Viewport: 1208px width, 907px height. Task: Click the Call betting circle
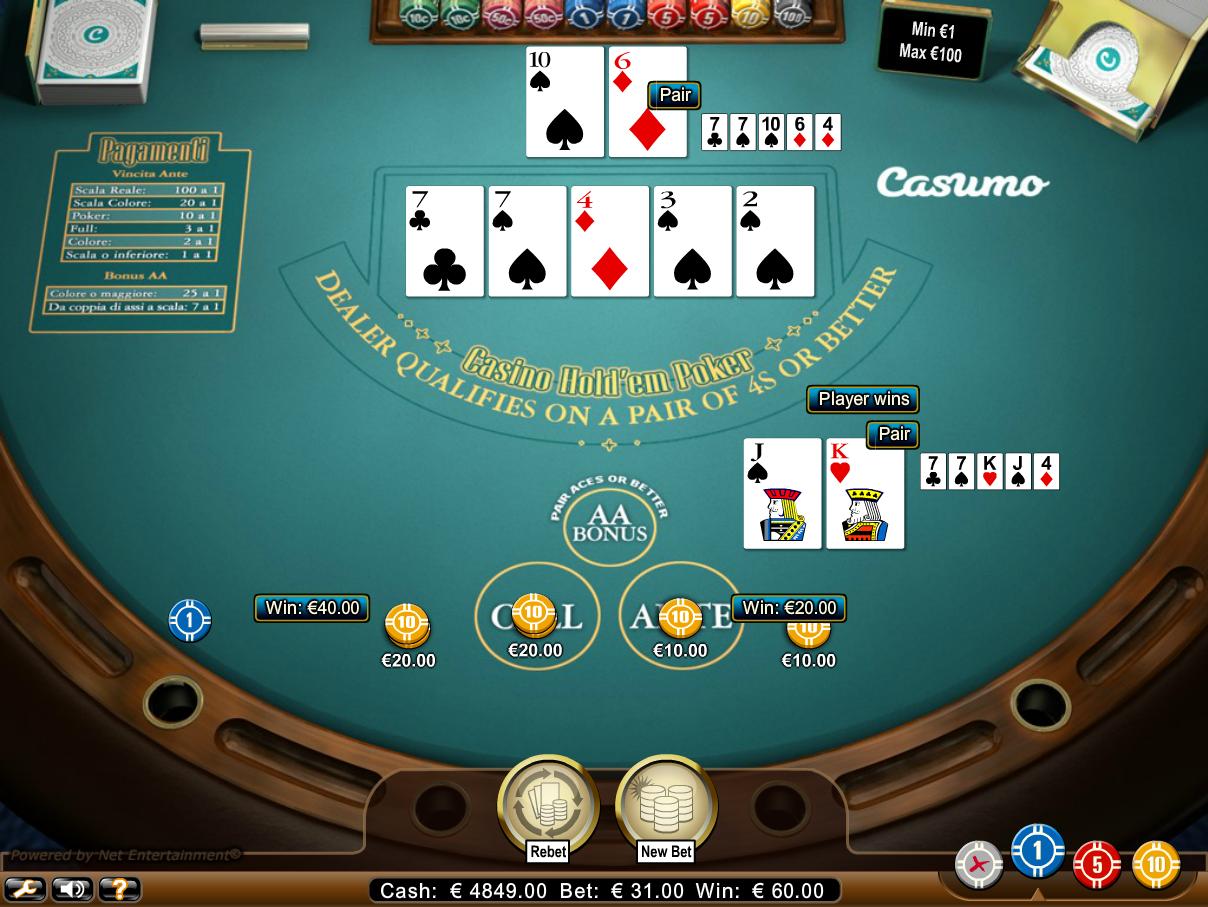coord(536,616)
